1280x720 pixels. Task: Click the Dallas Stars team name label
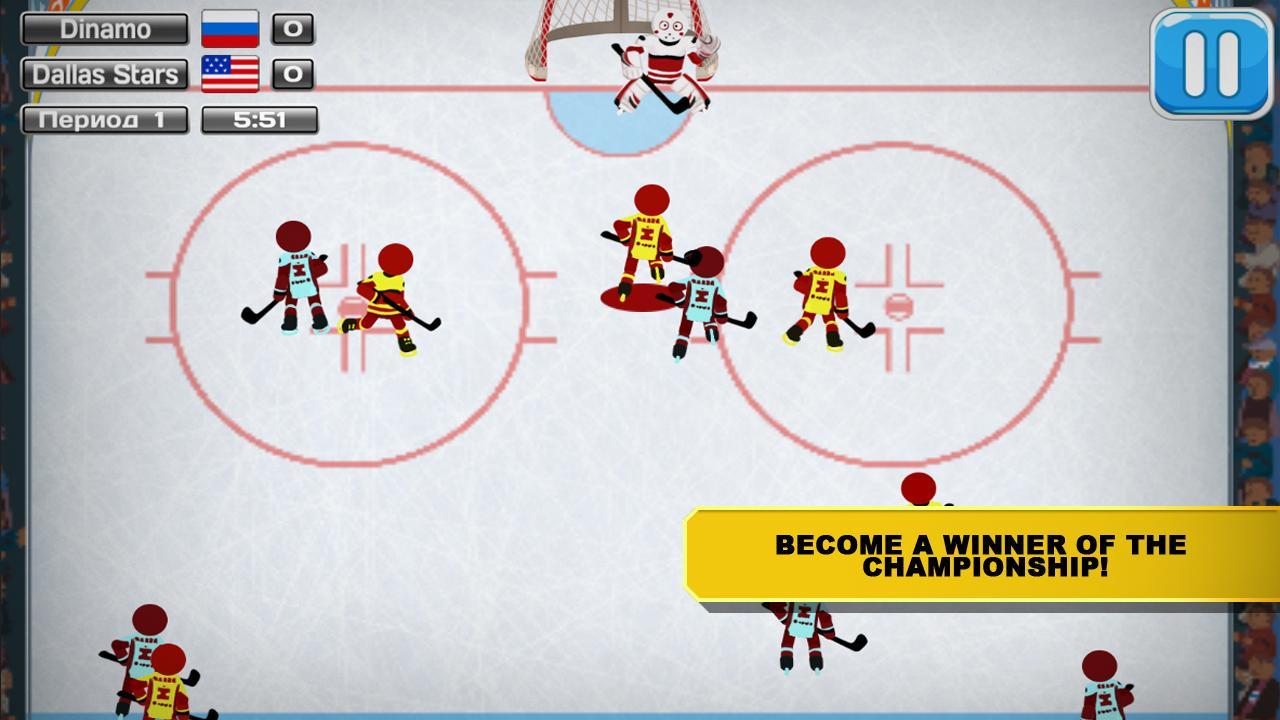(103, 74)
